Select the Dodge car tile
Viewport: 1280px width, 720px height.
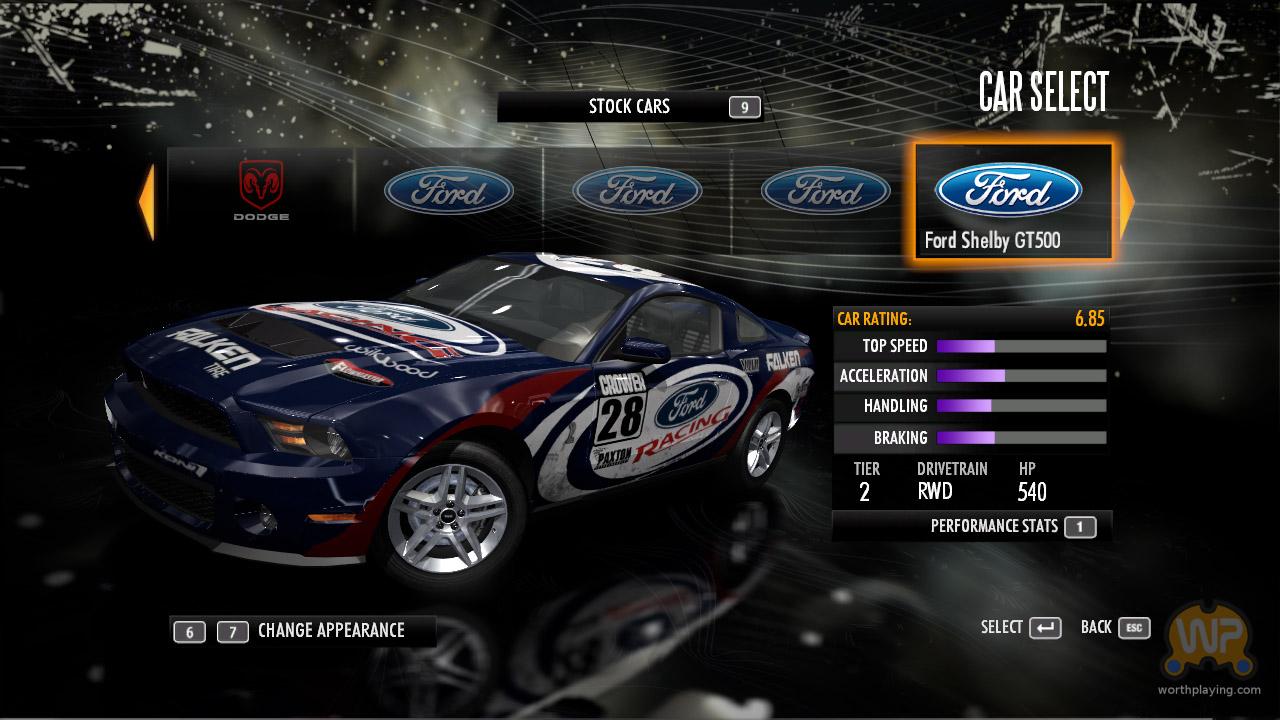[x=261, y=191]
